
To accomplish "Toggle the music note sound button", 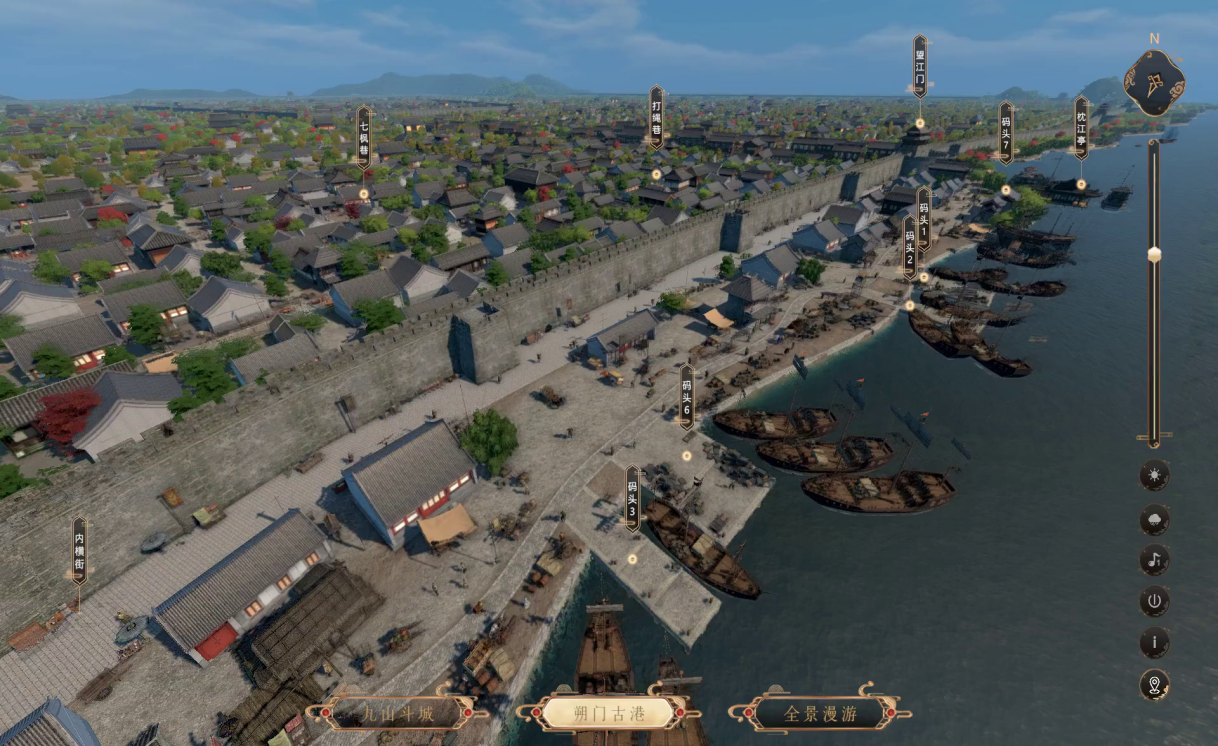I will click(x=1154, y=559).
